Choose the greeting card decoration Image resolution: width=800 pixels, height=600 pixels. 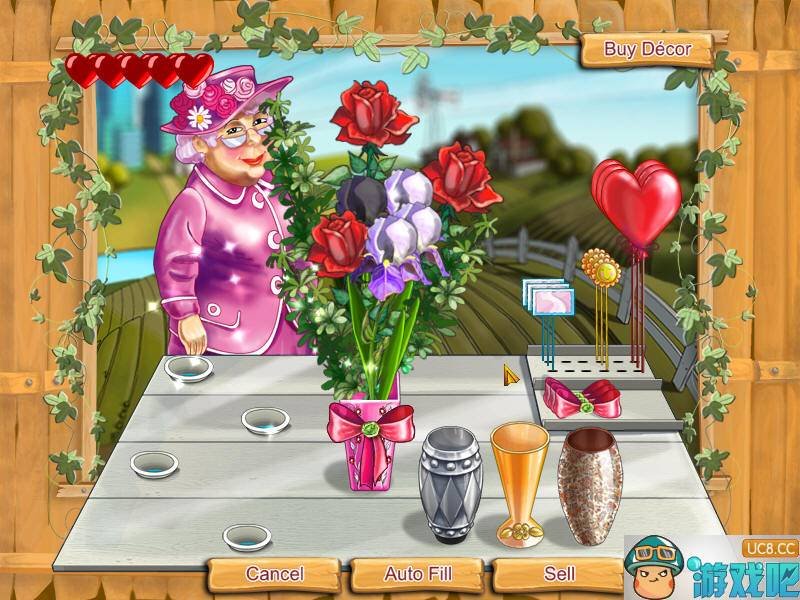[548, 298]
